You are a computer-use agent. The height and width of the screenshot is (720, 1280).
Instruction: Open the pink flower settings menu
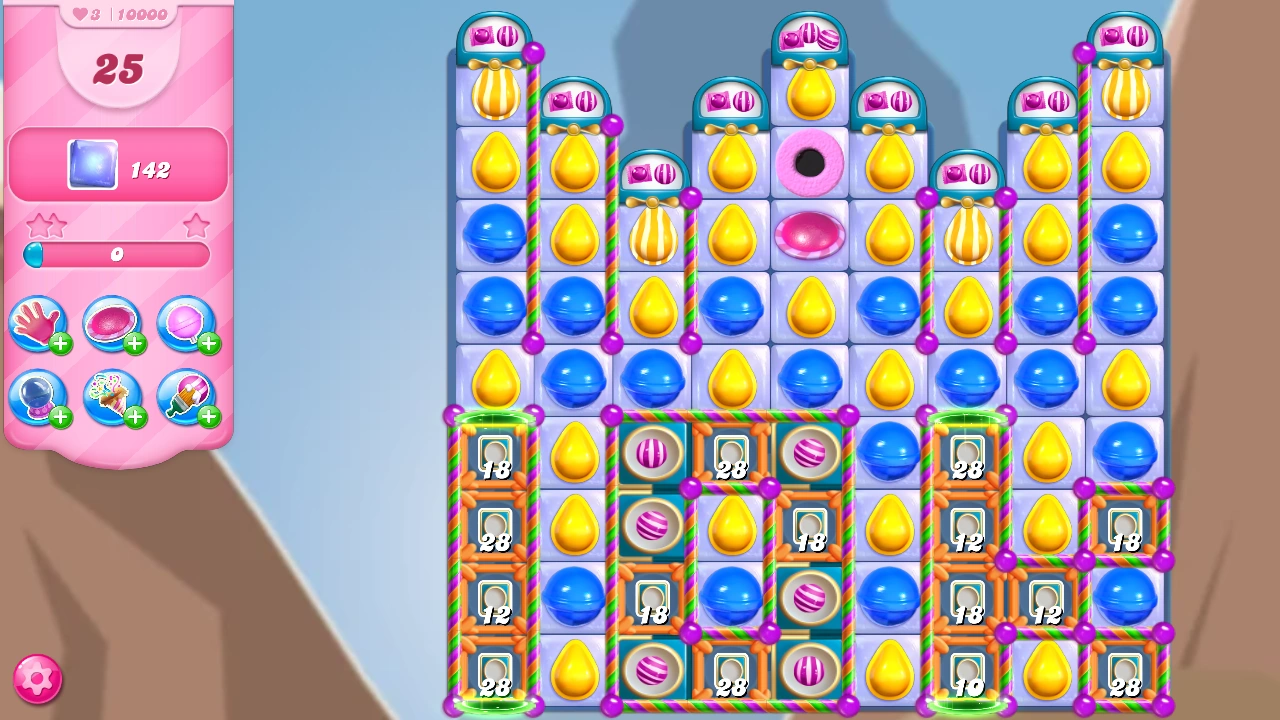(37, 679)
